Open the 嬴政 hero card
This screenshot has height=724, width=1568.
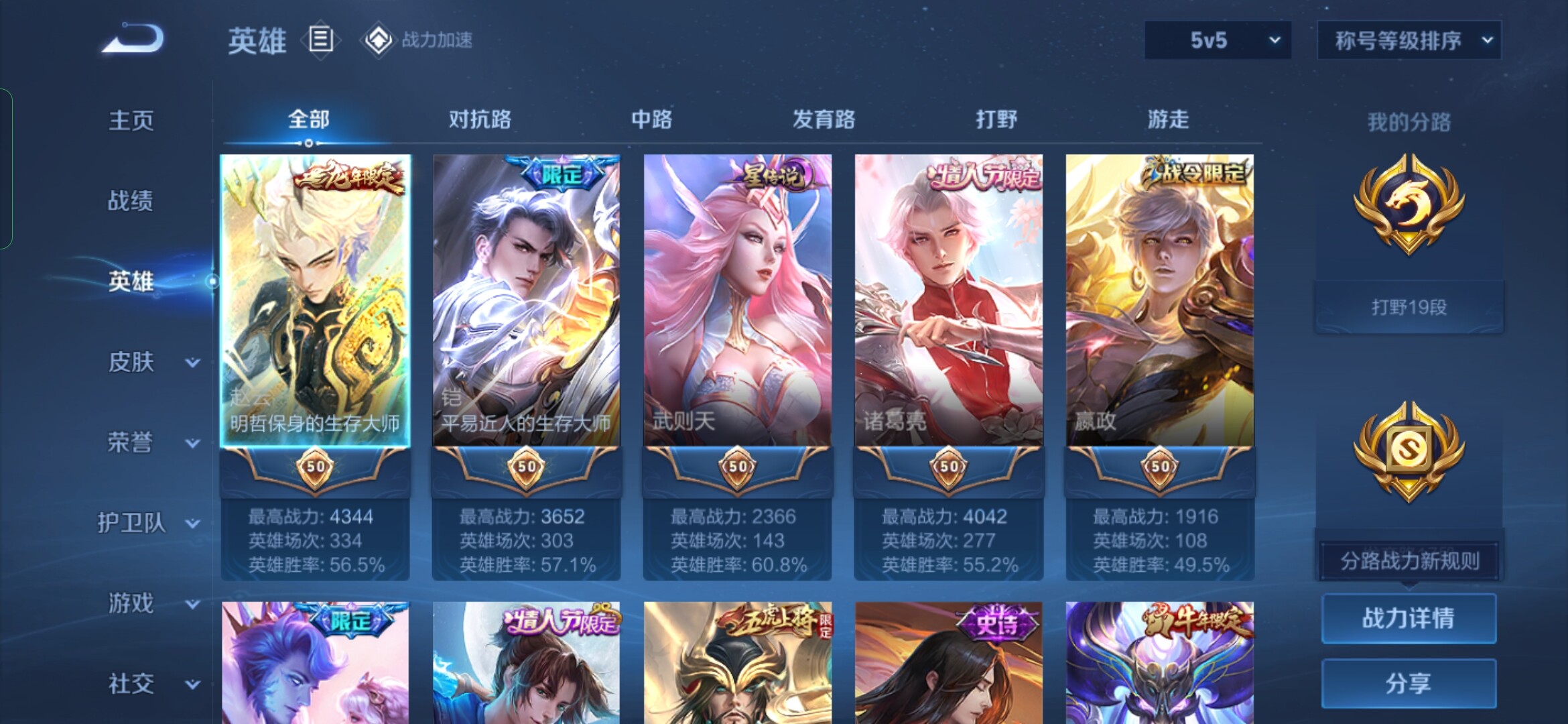pyautogui.click(x=1159, y=300)
